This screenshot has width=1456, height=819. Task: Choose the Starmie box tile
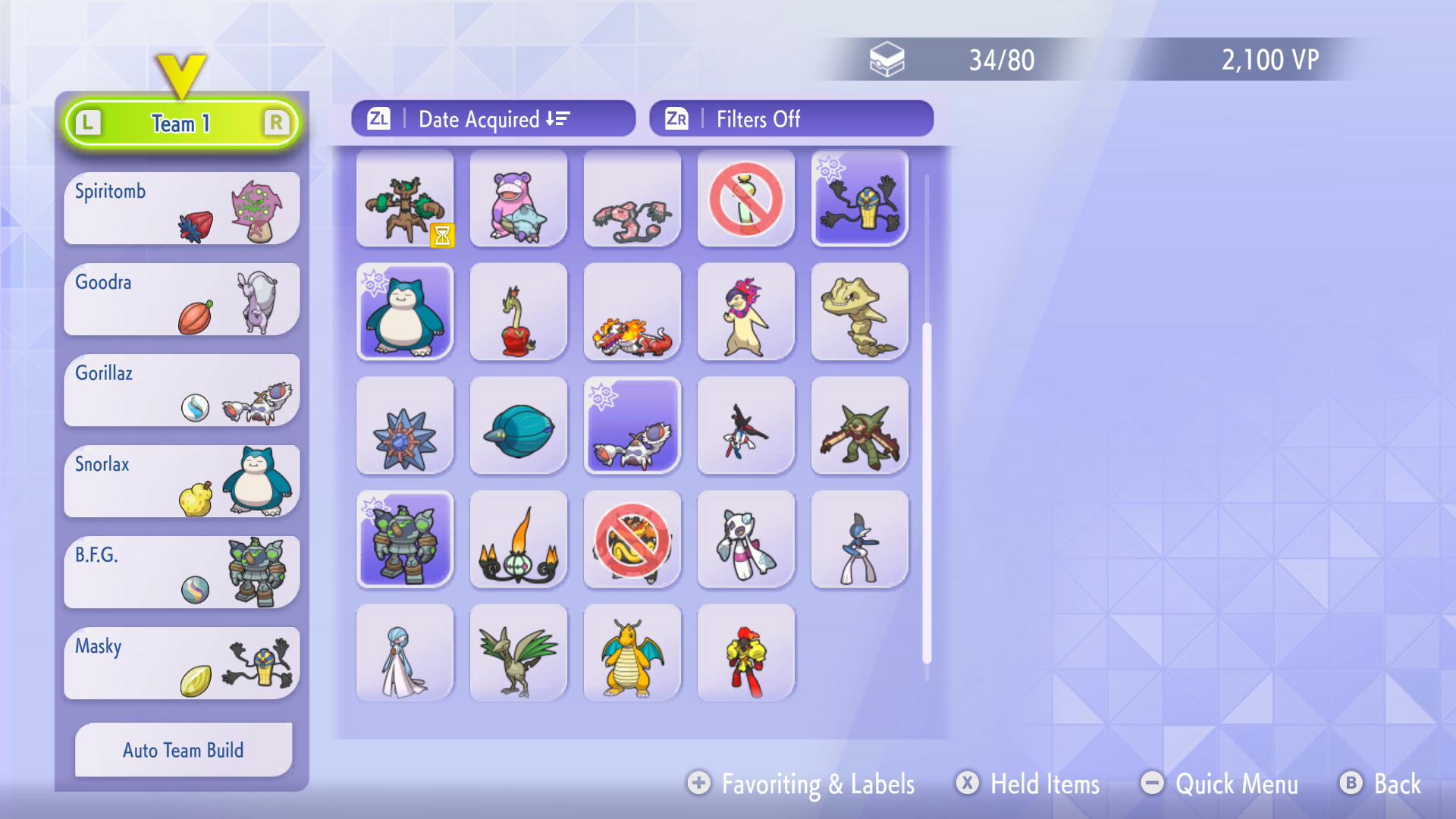405,426
